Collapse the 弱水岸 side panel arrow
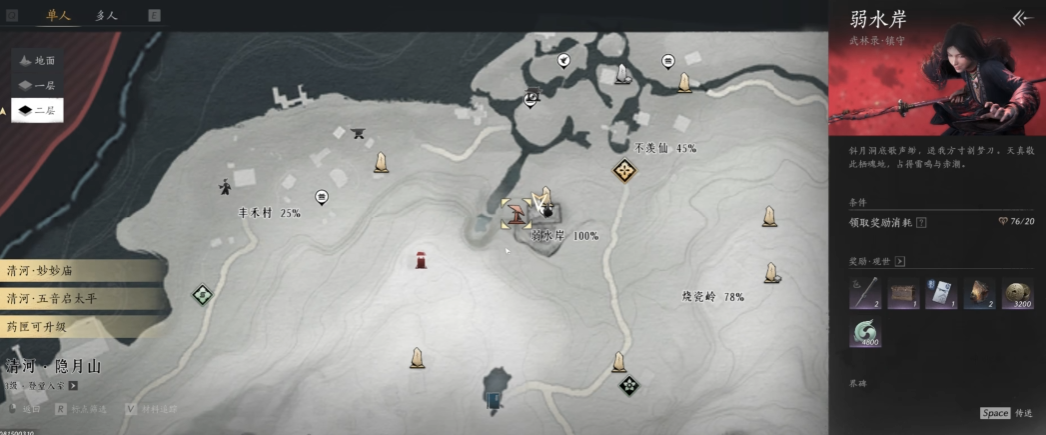This screenshot has width=1046, height=435. coord(1021,18)
